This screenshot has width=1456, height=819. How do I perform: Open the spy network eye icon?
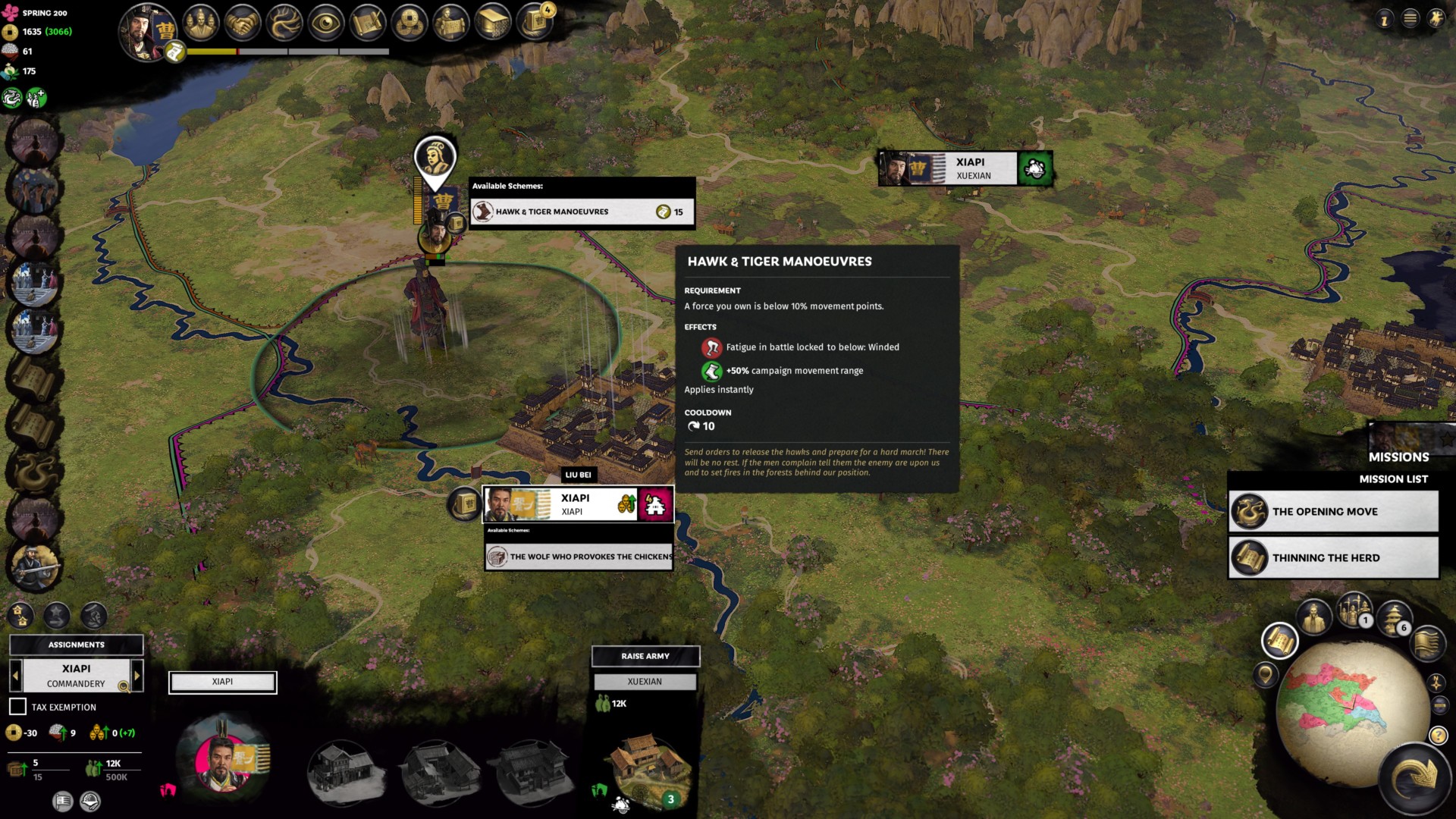pos(326,24)
